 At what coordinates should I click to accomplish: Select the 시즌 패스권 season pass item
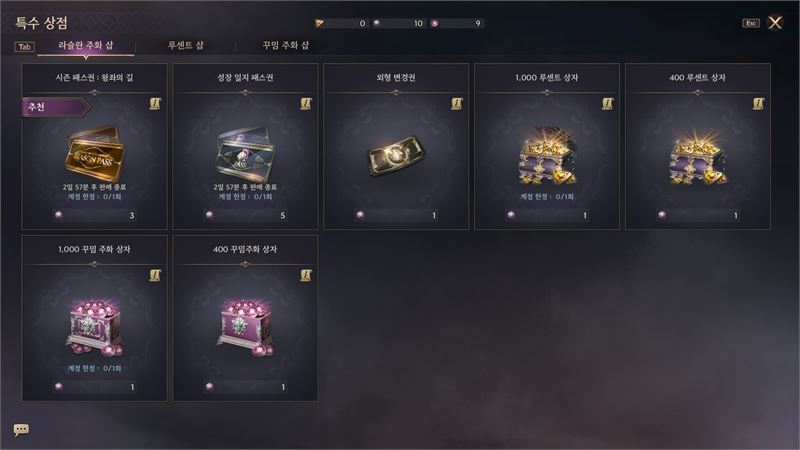(x=94, y=150)
